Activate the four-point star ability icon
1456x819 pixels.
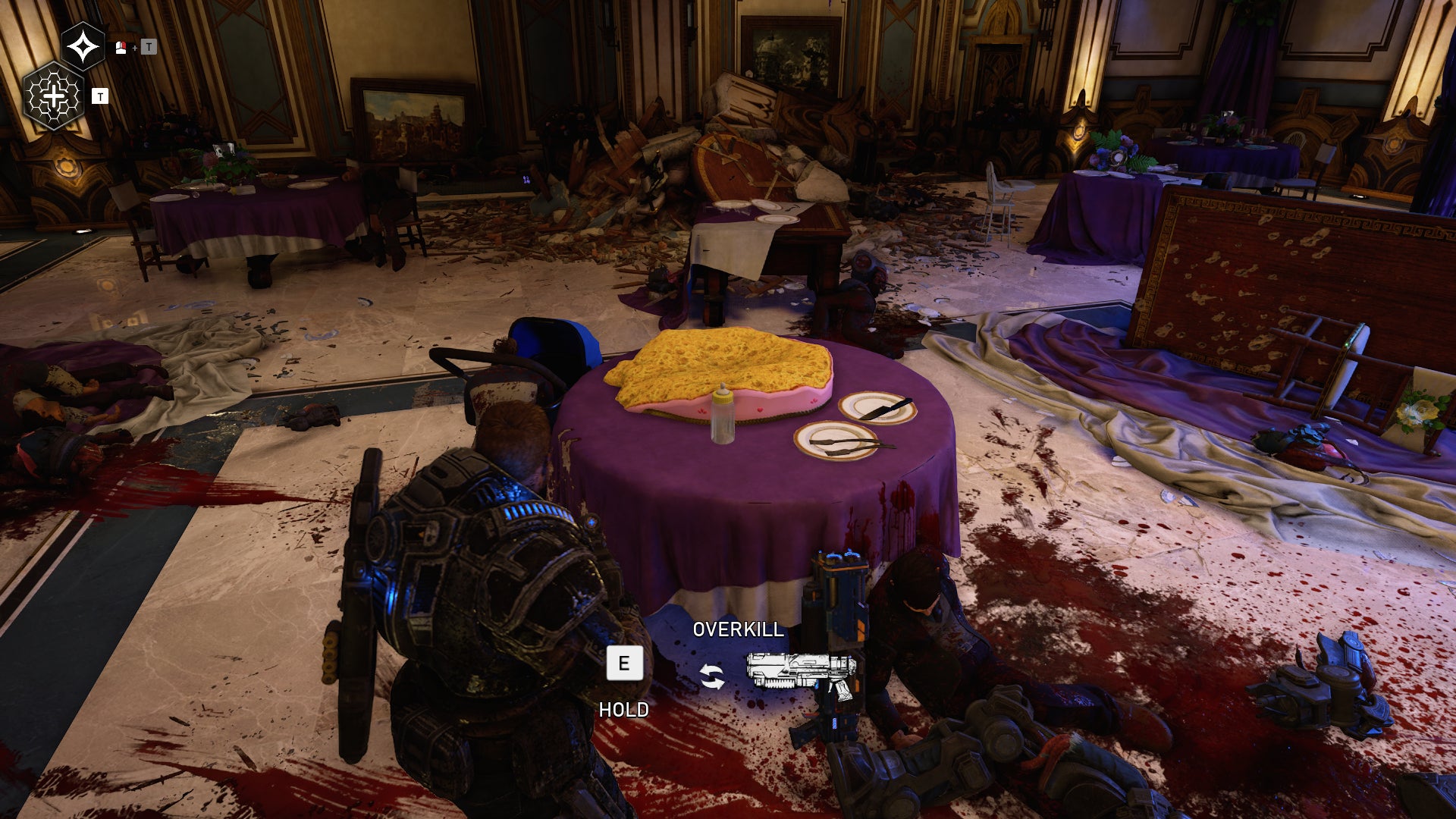click(x=83, y=47)
